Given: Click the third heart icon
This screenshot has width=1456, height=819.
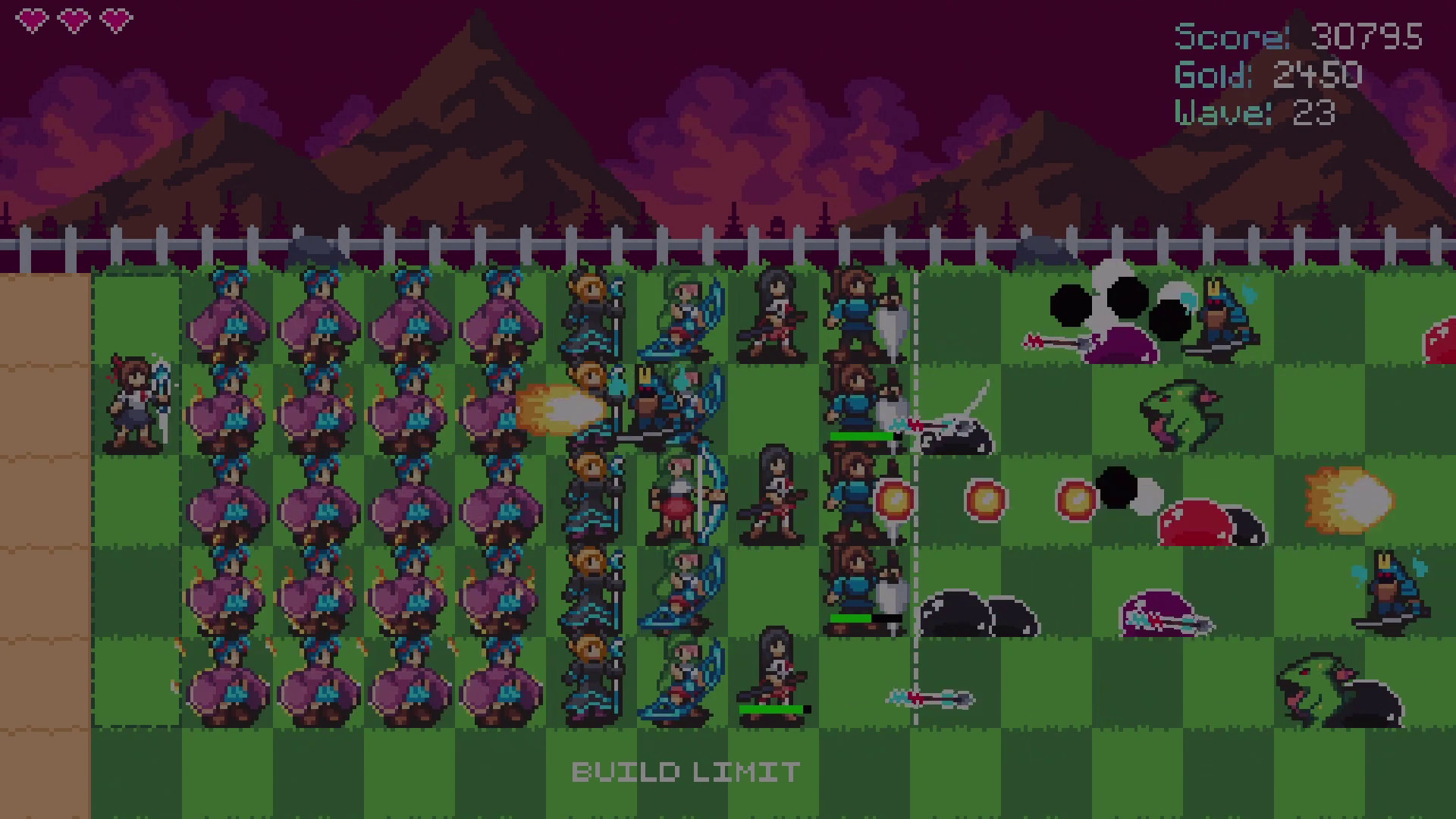Looking at the screenshot, I should pos(115,19).
